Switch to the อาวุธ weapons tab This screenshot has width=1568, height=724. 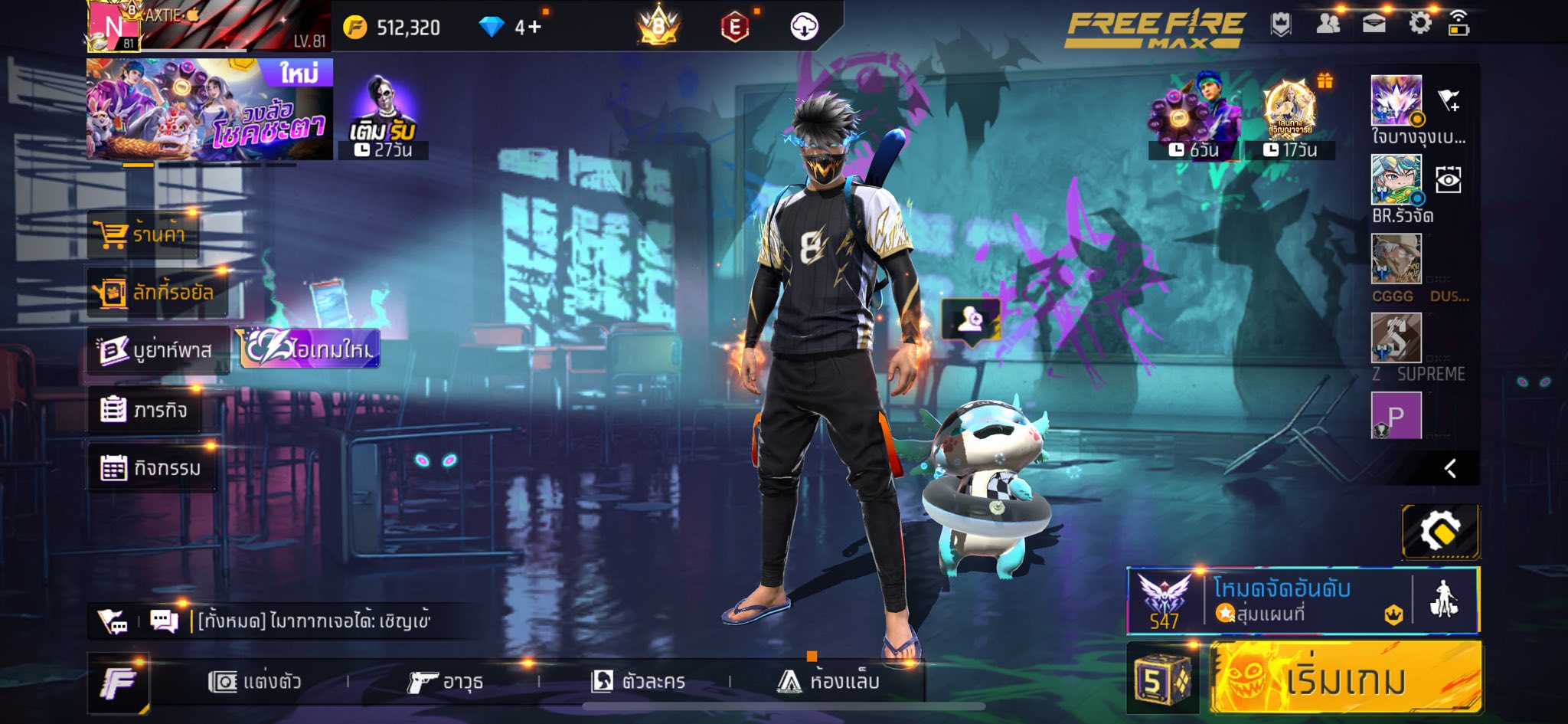[446, 681]
